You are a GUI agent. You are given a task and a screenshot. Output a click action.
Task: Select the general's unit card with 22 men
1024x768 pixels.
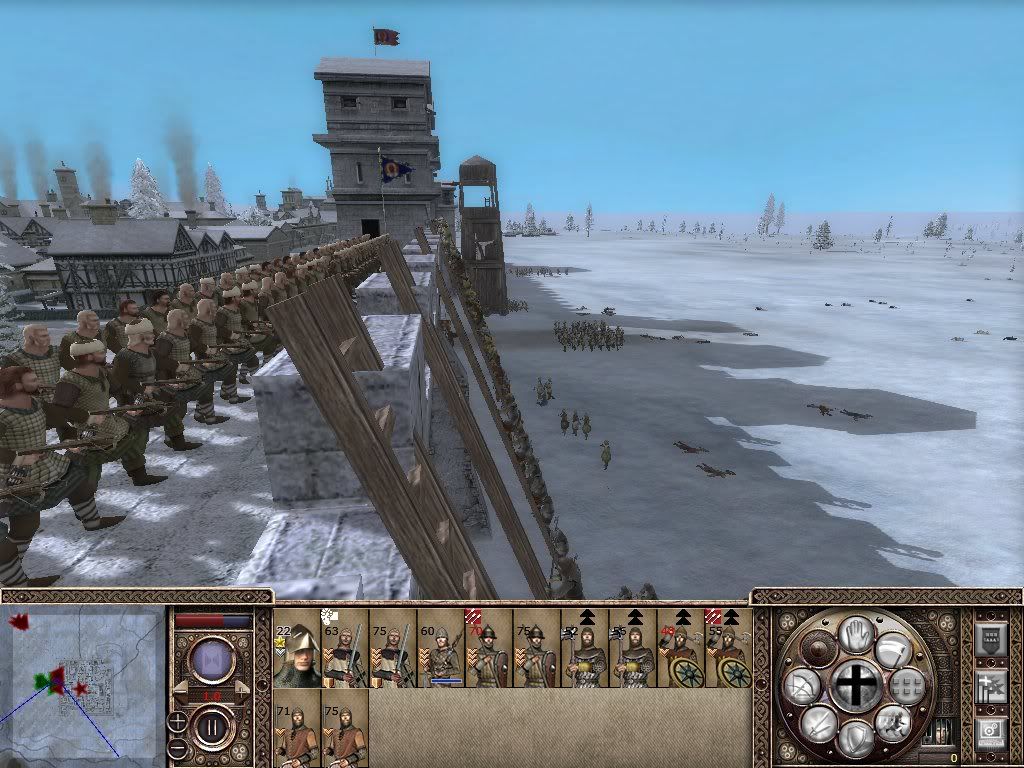[296, 648]
